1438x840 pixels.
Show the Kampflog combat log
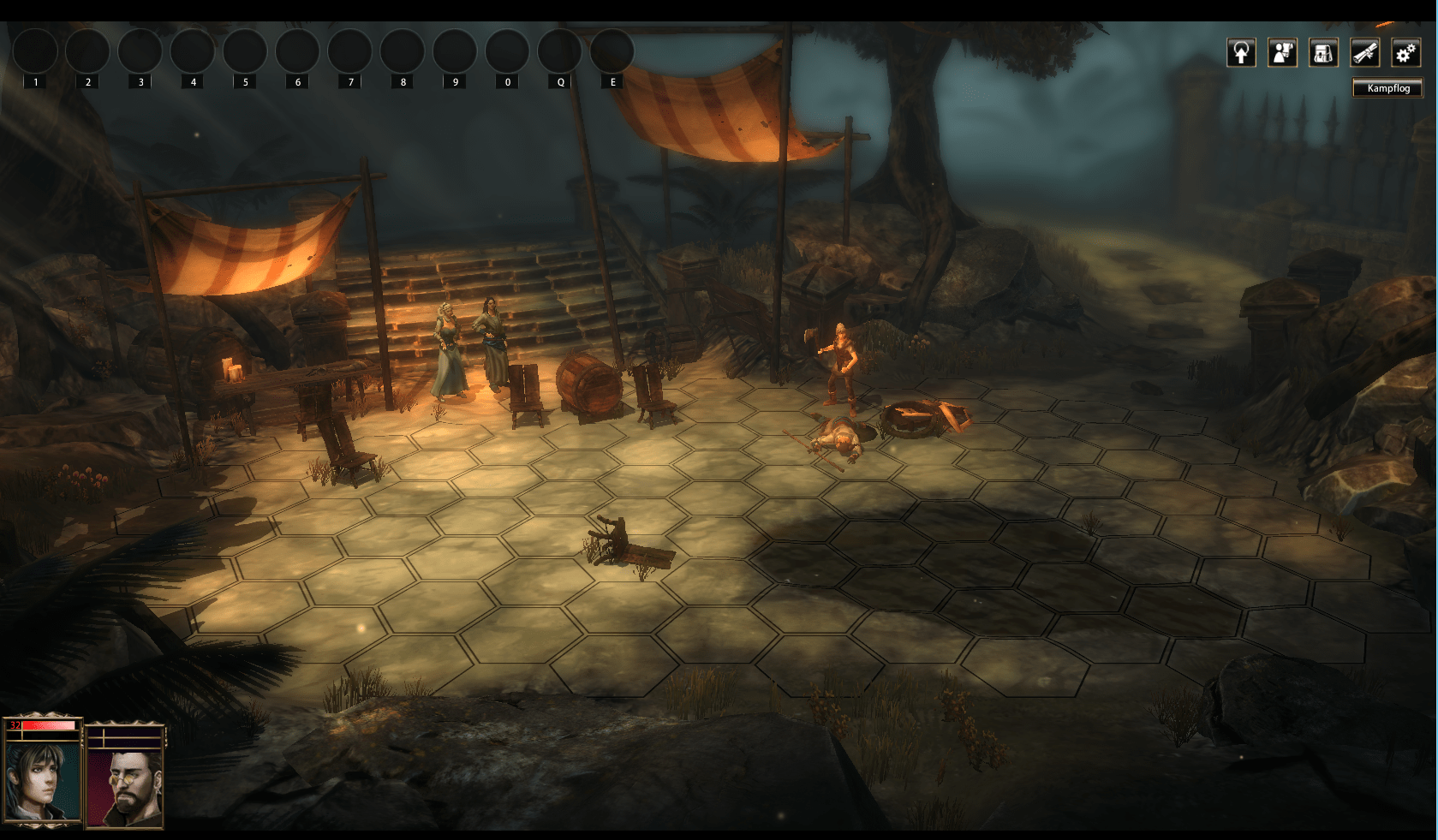(1387, 88)
